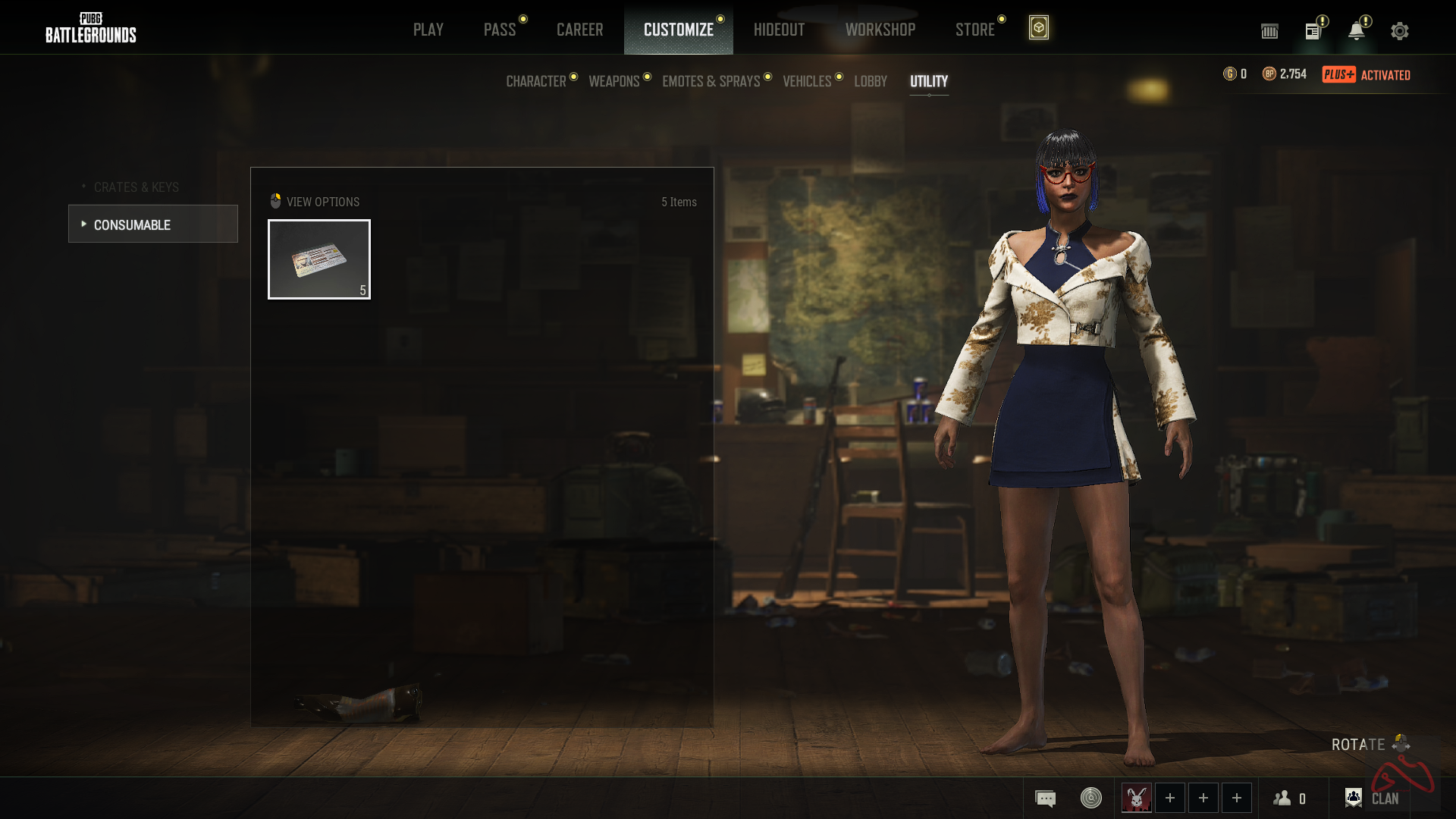Open the Crates & Keys list

136,187
